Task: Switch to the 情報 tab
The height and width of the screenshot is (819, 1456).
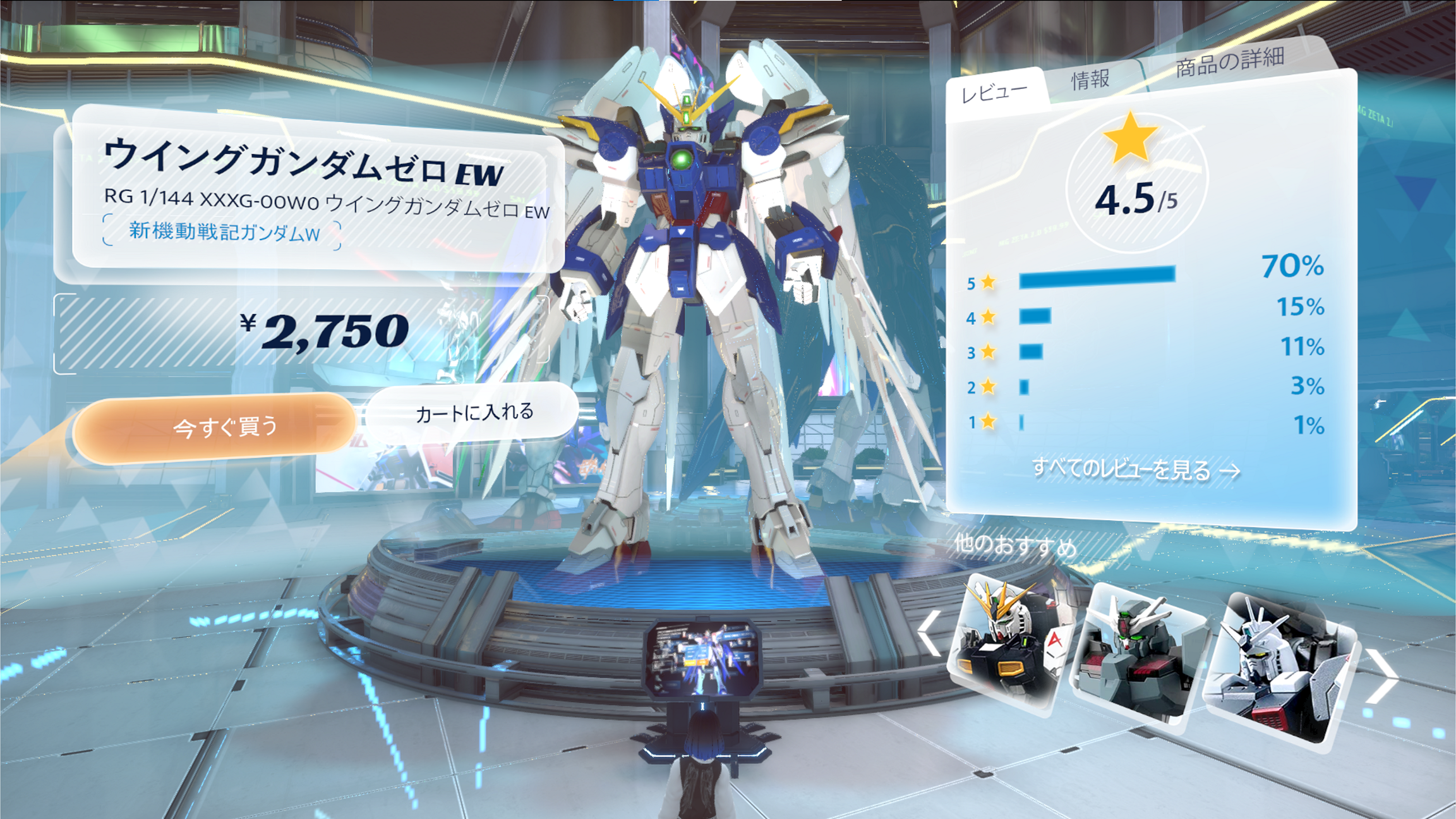Action: pos(1091,80)
